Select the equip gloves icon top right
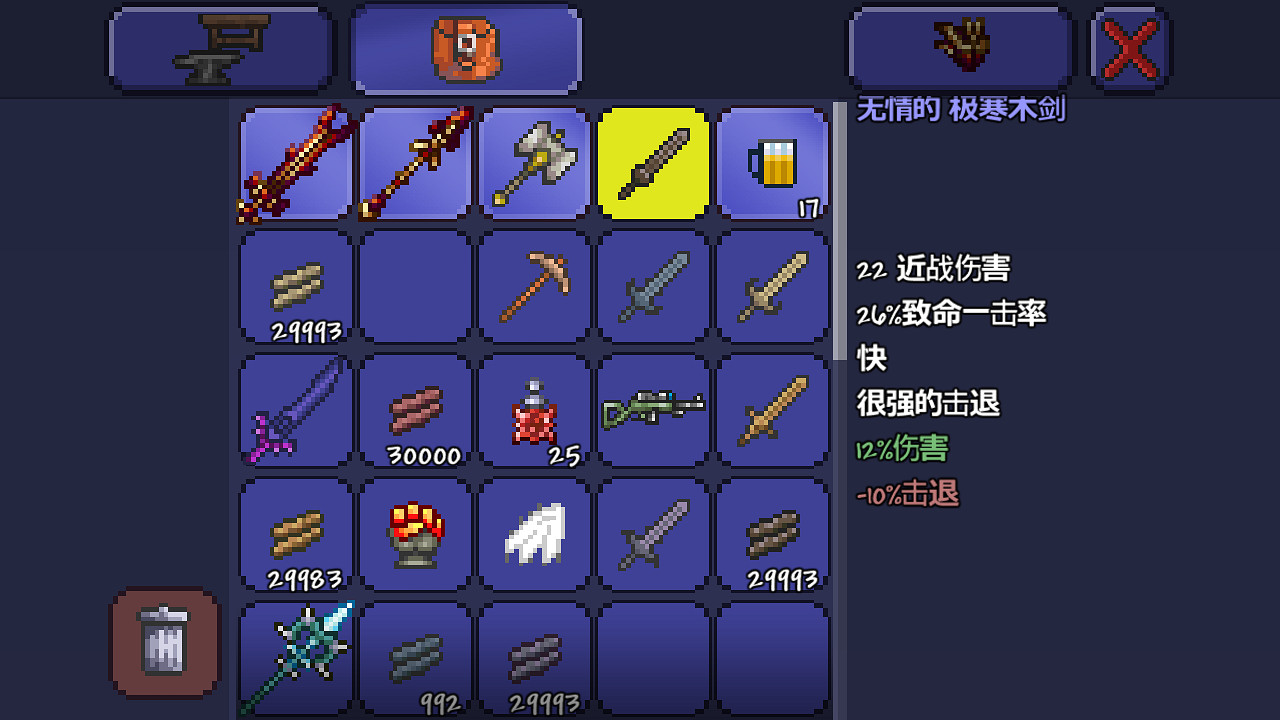 (x=960, y=47)
